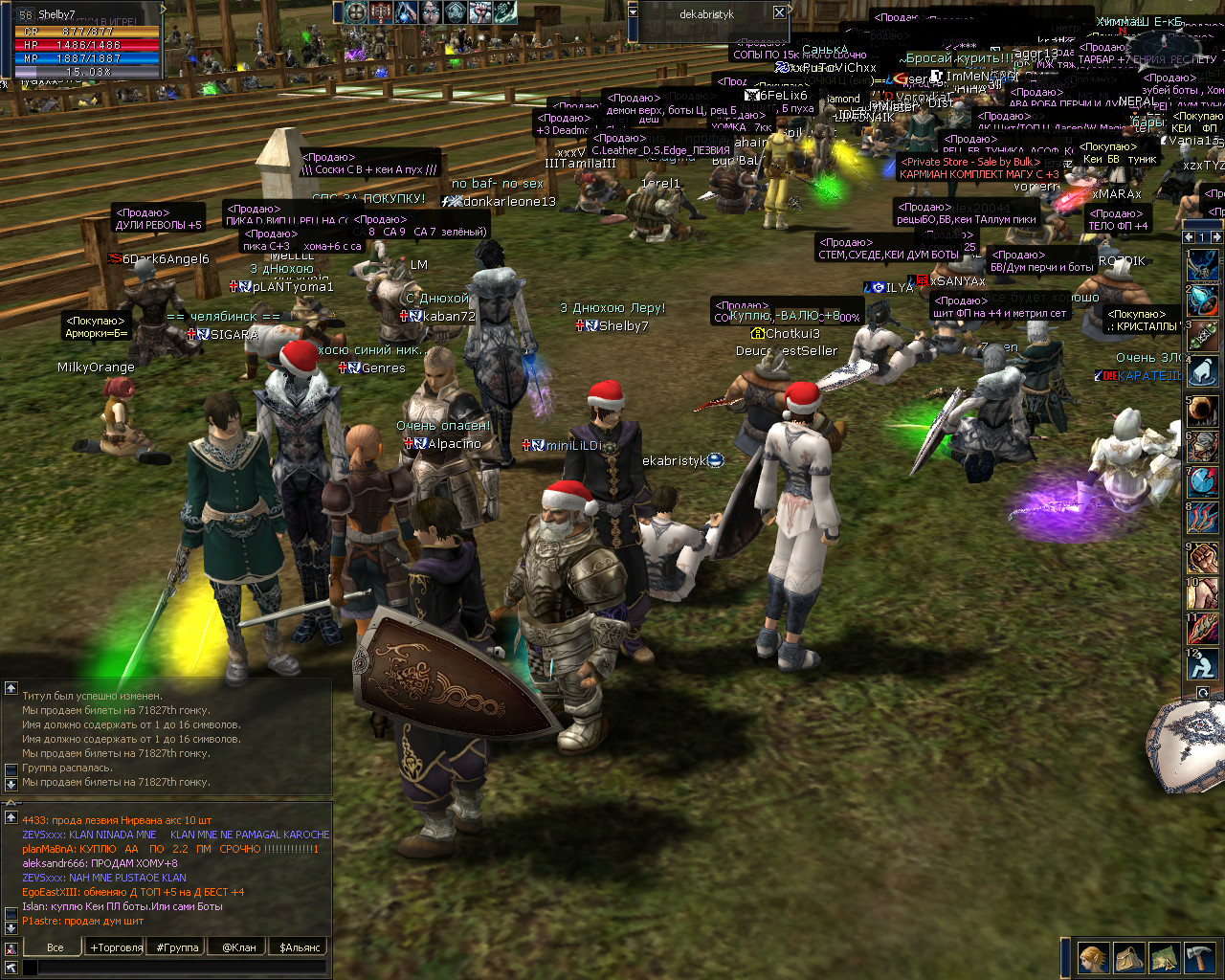Switch hotbar to the previous page arrow

[1189, 236]
